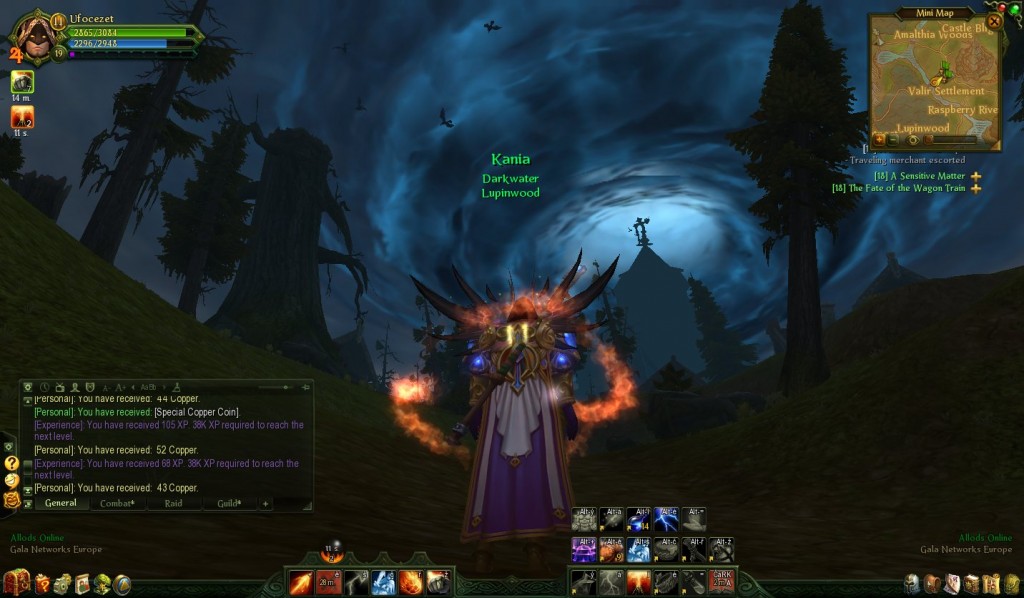Open the Raid chat tab

click(173, 503)
